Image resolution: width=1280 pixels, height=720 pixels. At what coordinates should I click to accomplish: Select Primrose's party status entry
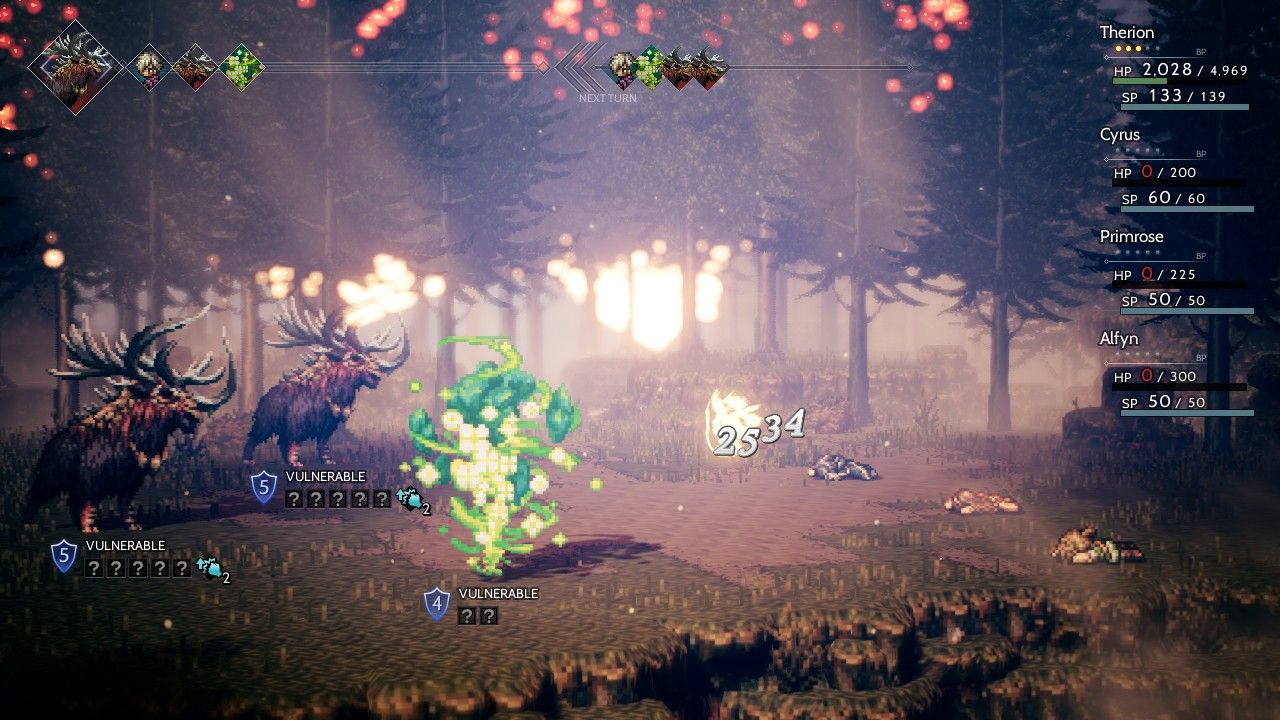(1131, 237)
